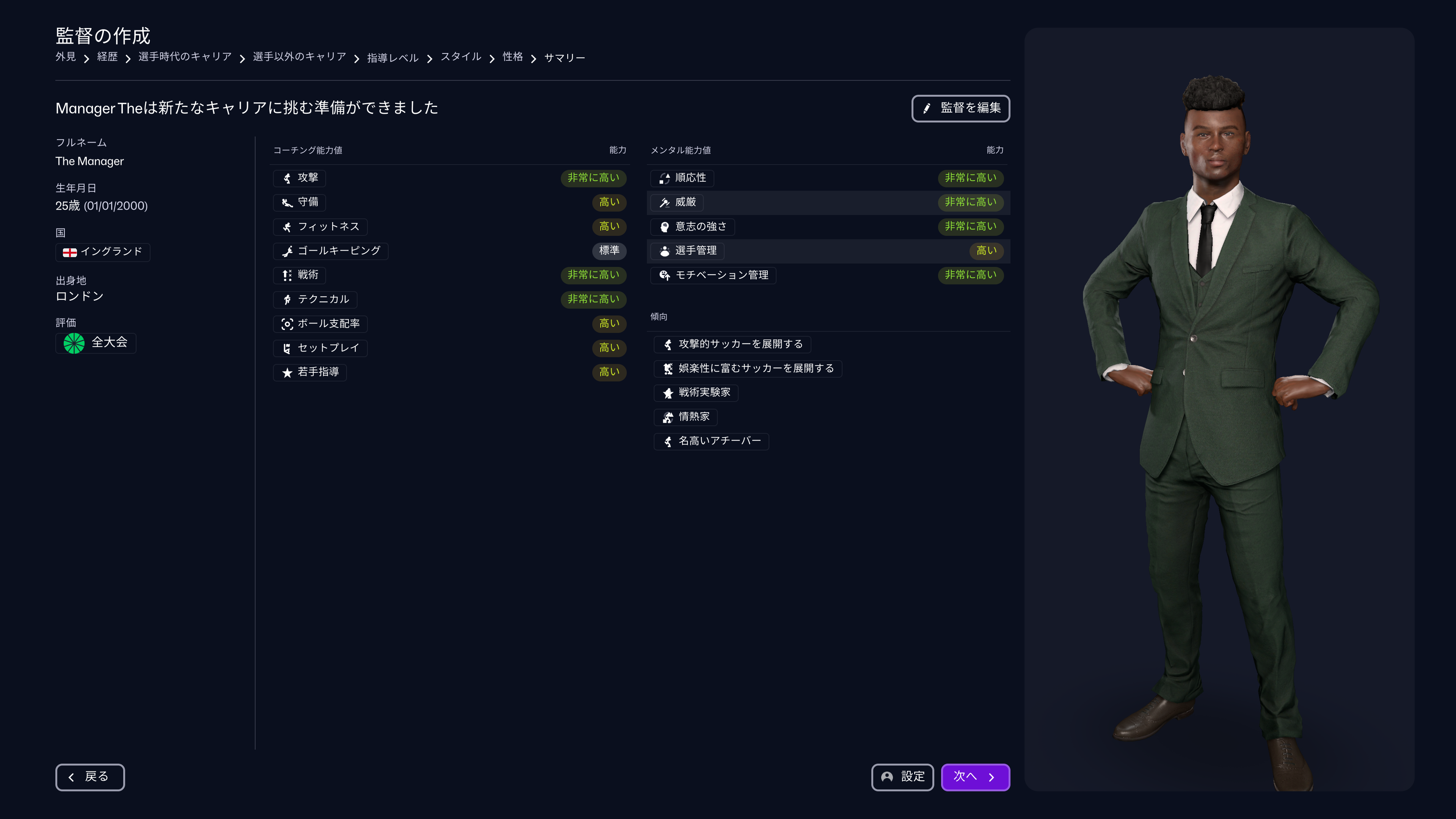Select the 攻撃 coaching attribute icon
The image size is (1456, 819).
tap(287, 178)
